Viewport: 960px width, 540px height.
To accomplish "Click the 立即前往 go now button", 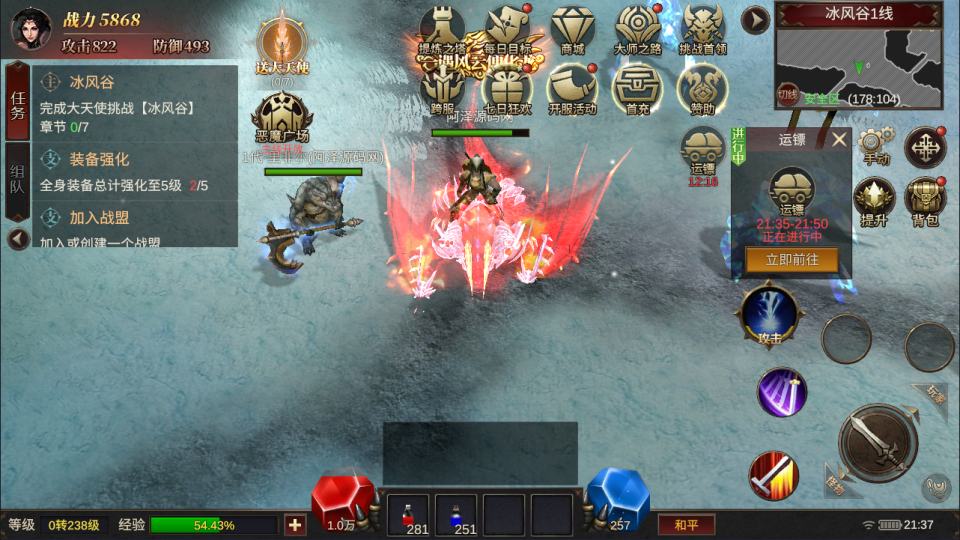I will point(792,260).
